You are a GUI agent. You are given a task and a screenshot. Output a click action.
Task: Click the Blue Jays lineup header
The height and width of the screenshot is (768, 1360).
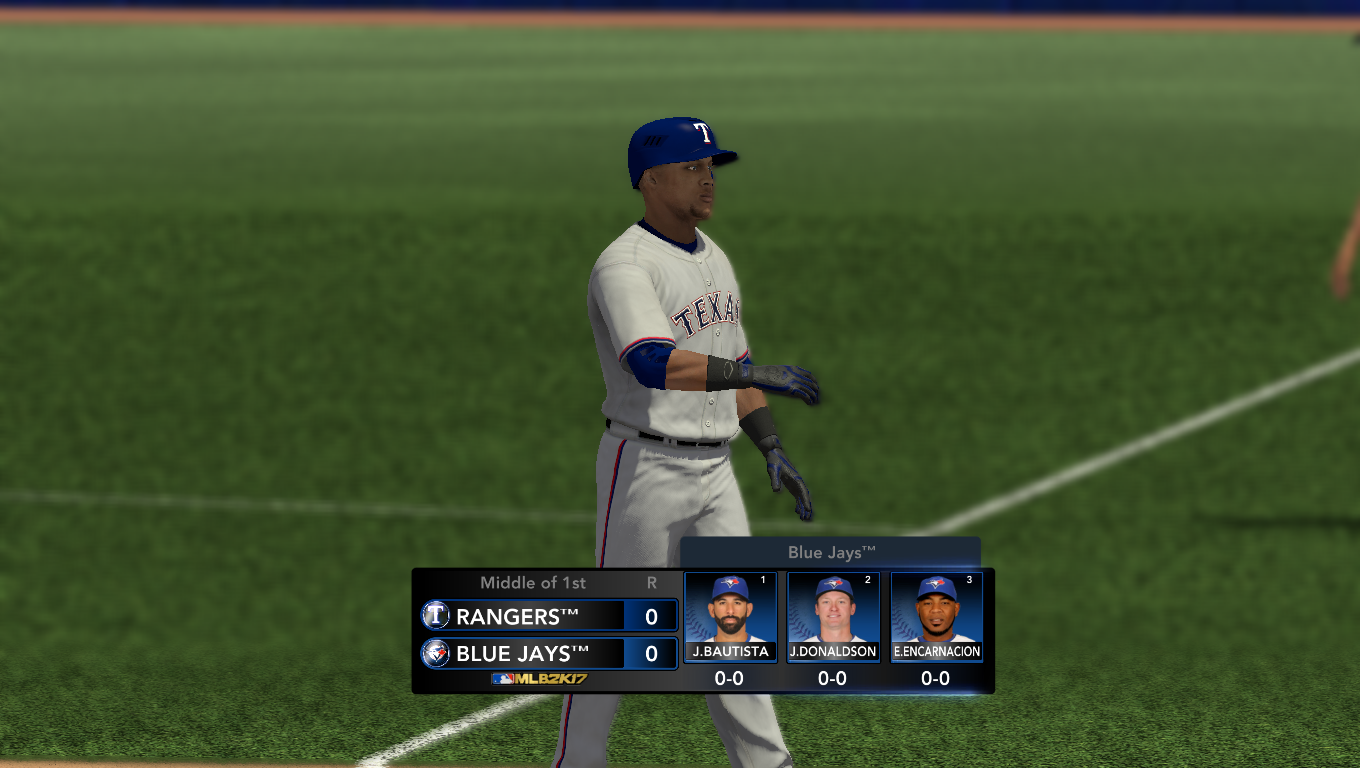830,552
